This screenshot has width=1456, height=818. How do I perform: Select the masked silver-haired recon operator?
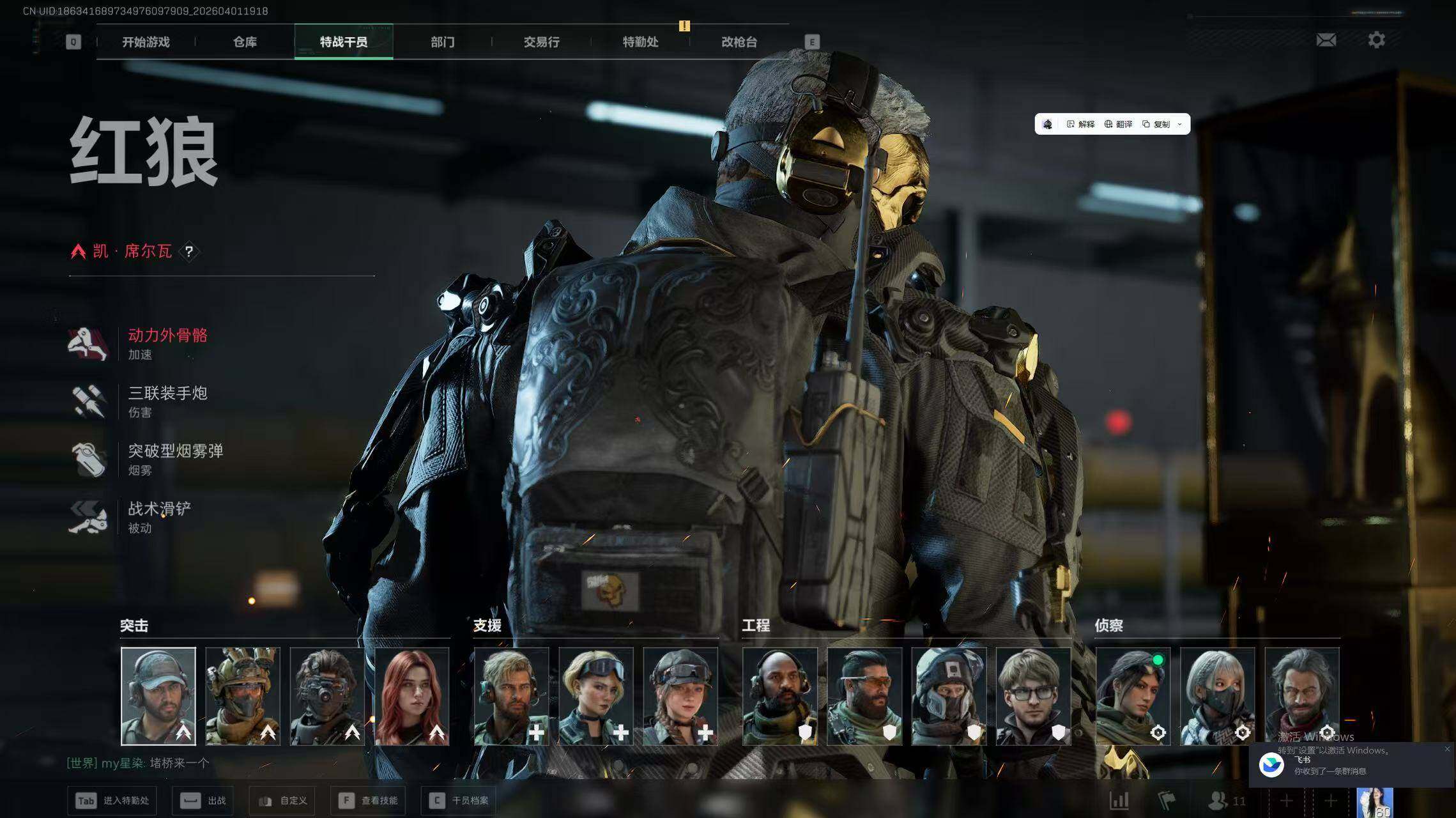coord(1217,696)
